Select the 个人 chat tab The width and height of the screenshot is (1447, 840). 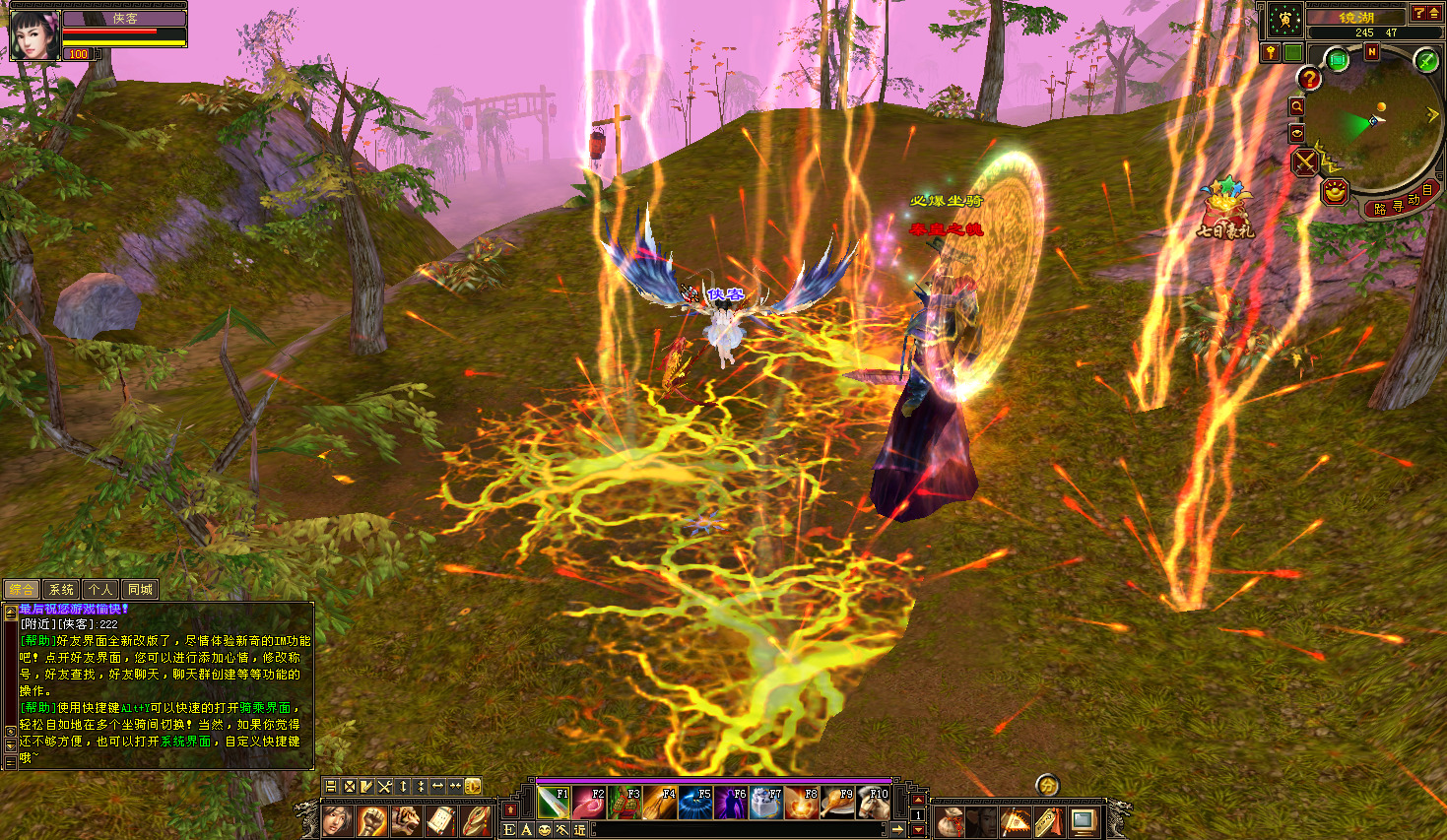coord(100,590)
